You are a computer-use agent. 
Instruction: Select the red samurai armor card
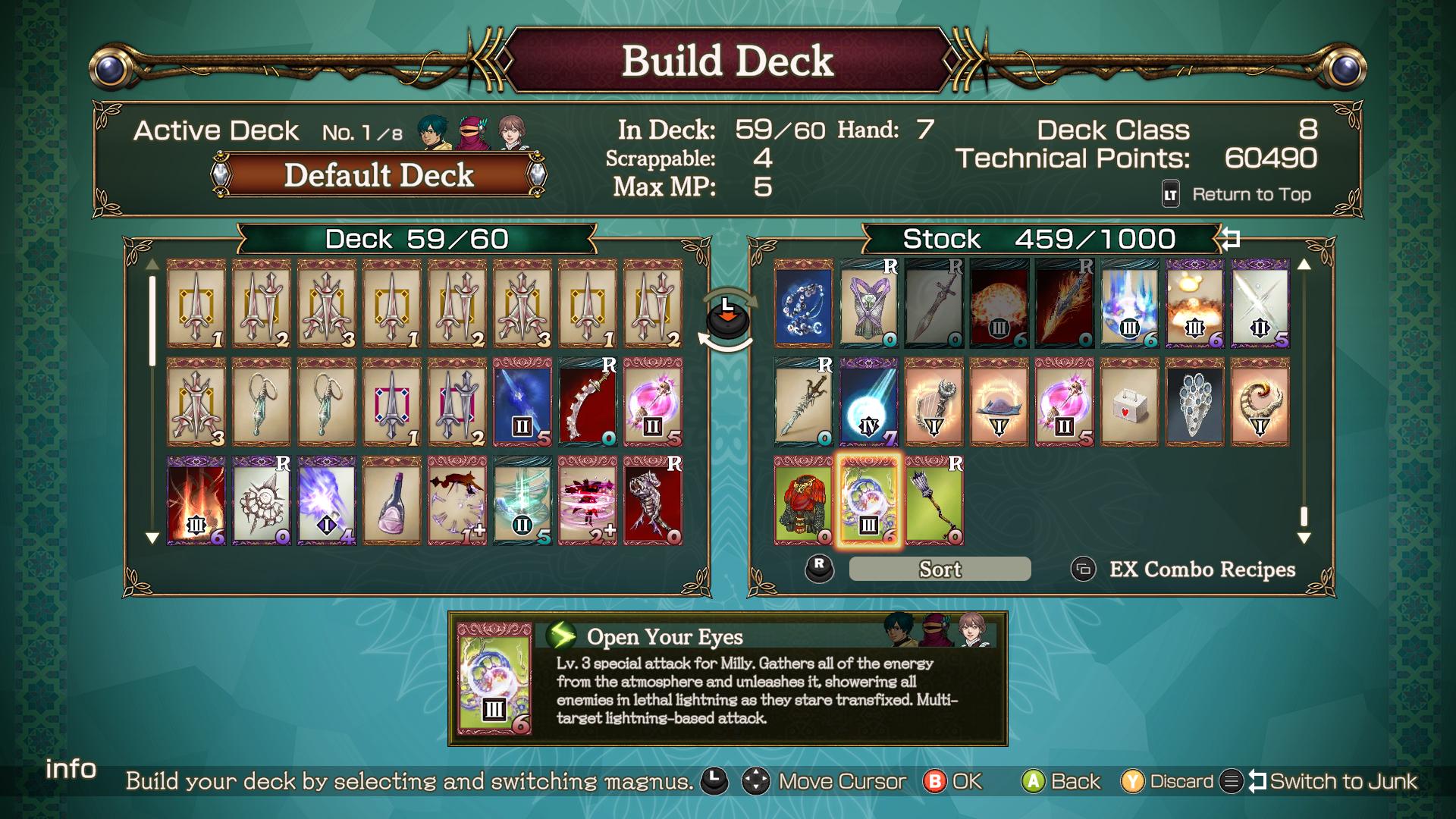(803, 500)
